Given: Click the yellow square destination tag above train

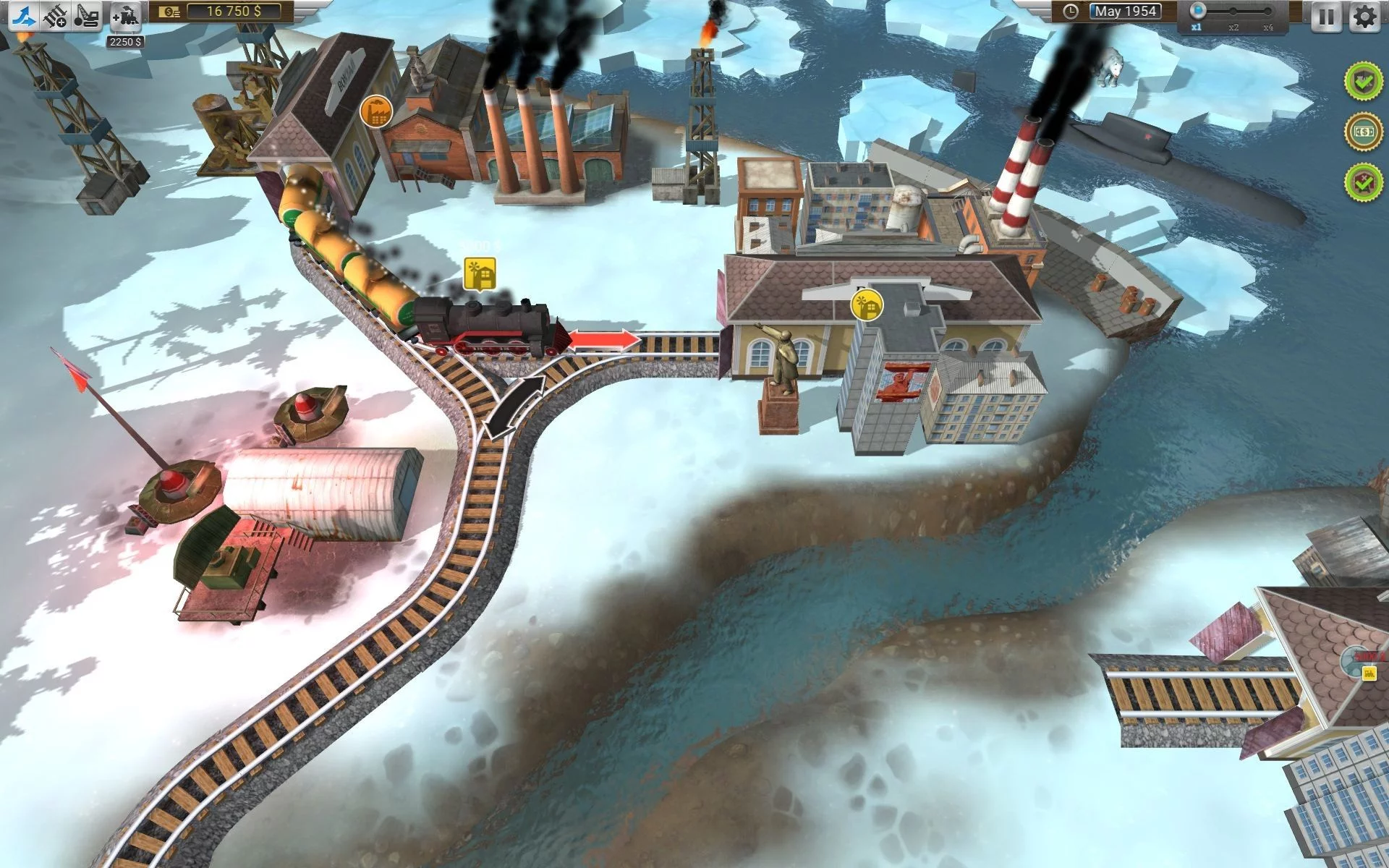Looking at the screenshot, I should point(480,274).
